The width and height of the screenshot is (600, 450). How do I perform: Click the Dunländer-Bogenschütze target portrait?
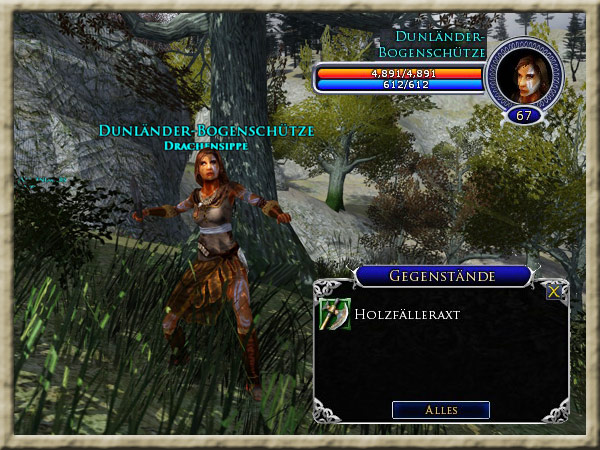tap(523, 75)
